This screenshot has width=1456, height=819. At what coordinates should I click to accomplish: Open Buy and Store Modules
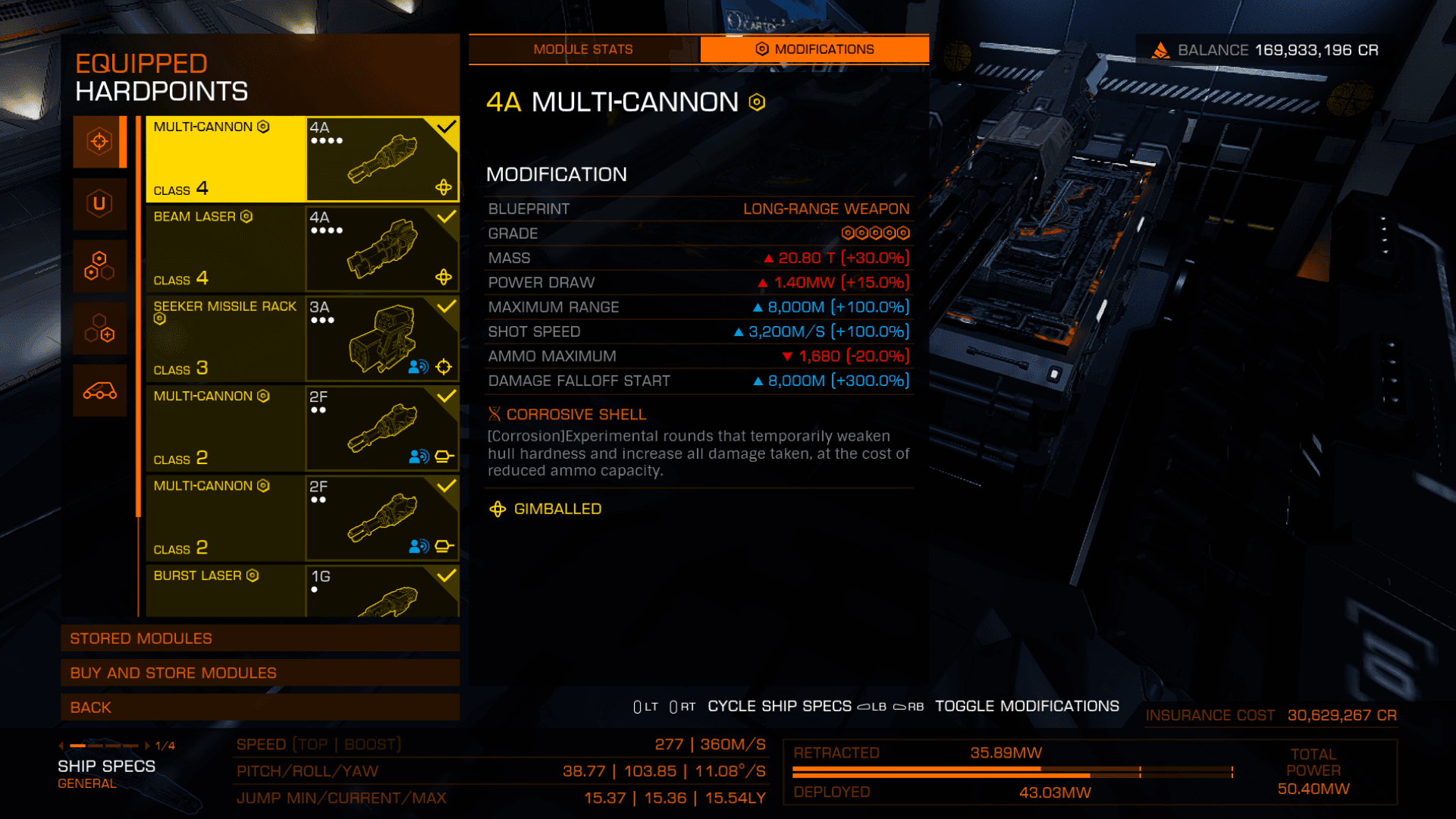(x=260, y=673)
